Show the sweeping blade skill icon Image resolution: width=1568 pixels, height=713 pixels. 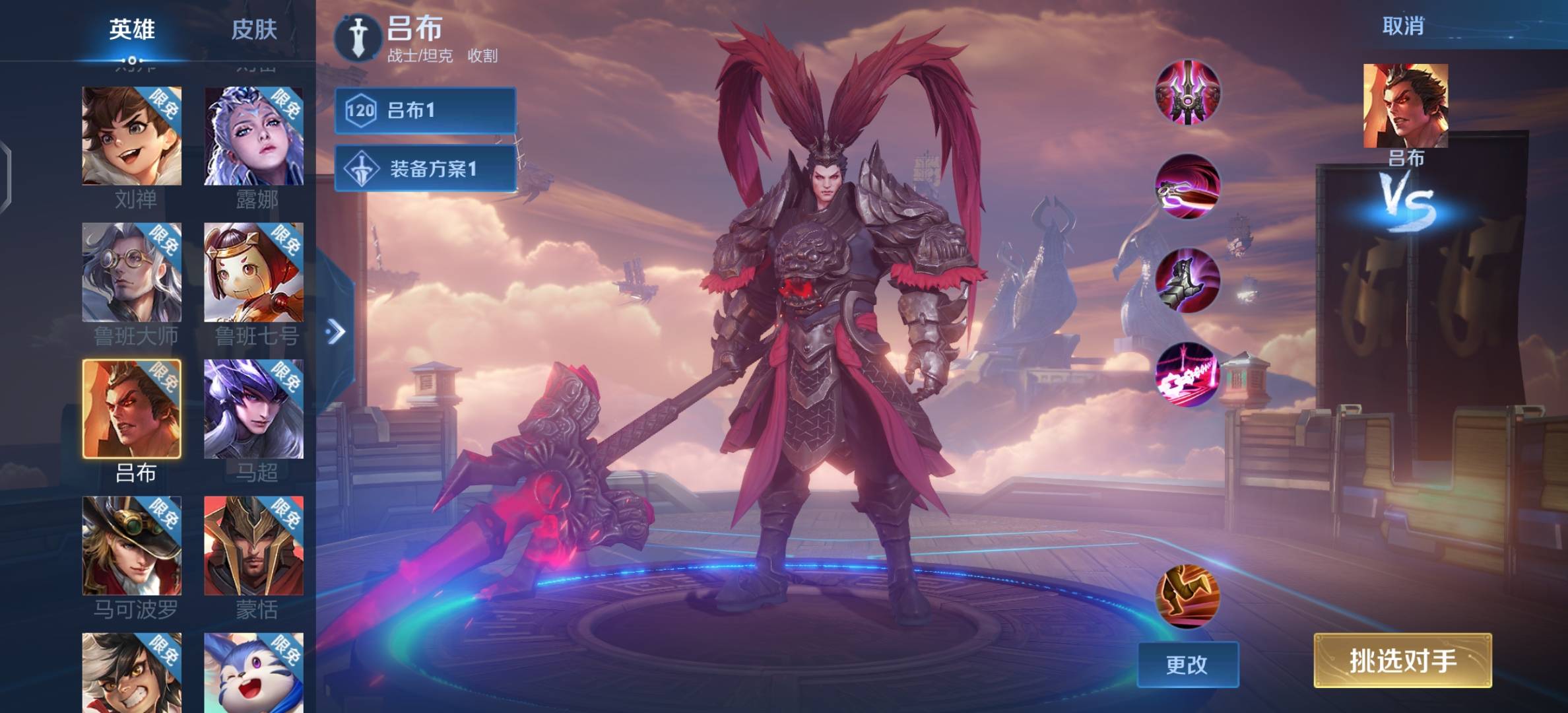[1187, 187]
